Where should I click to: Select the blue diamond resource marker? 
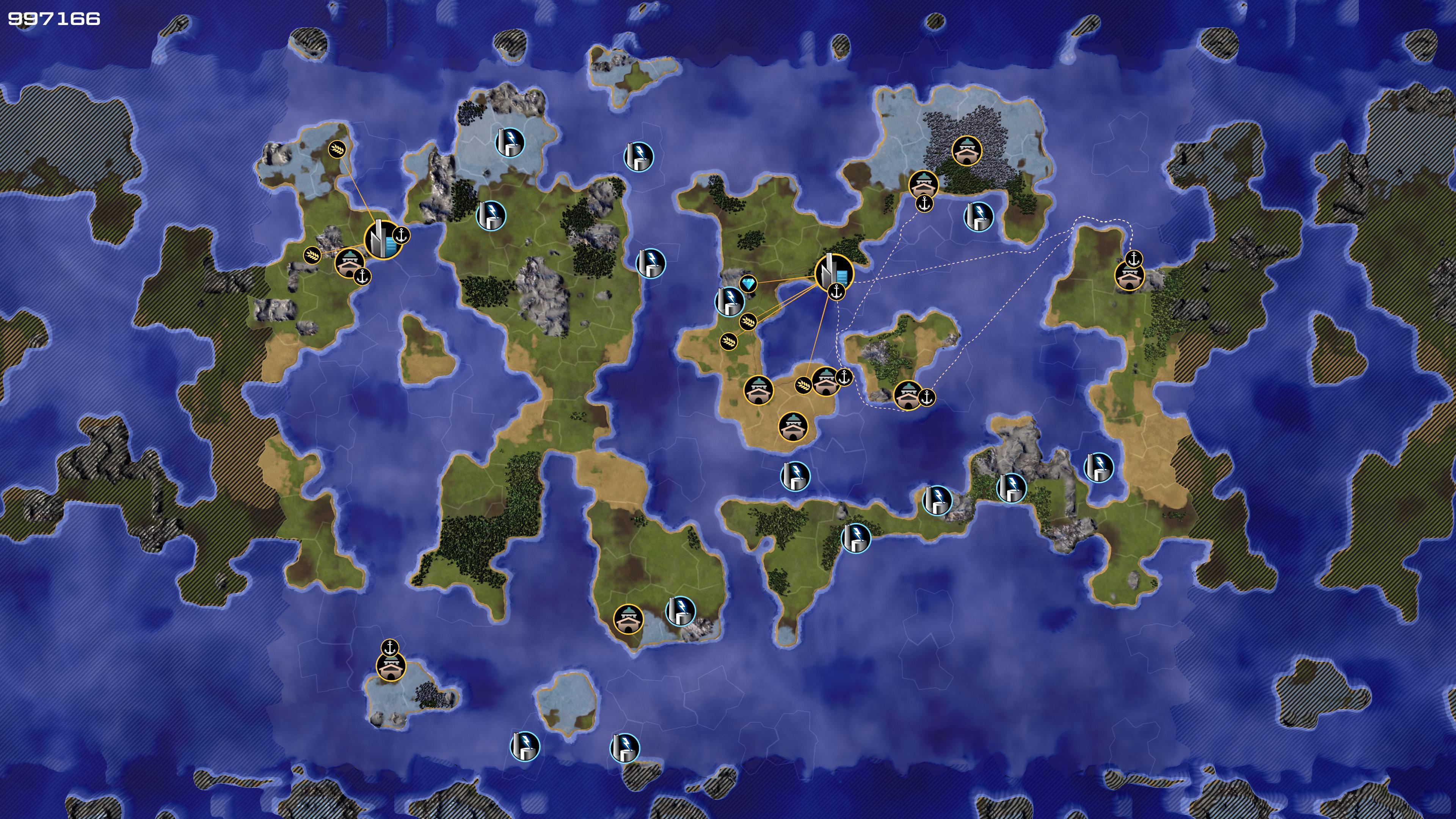pyautogui.click(x=748, y=283)
